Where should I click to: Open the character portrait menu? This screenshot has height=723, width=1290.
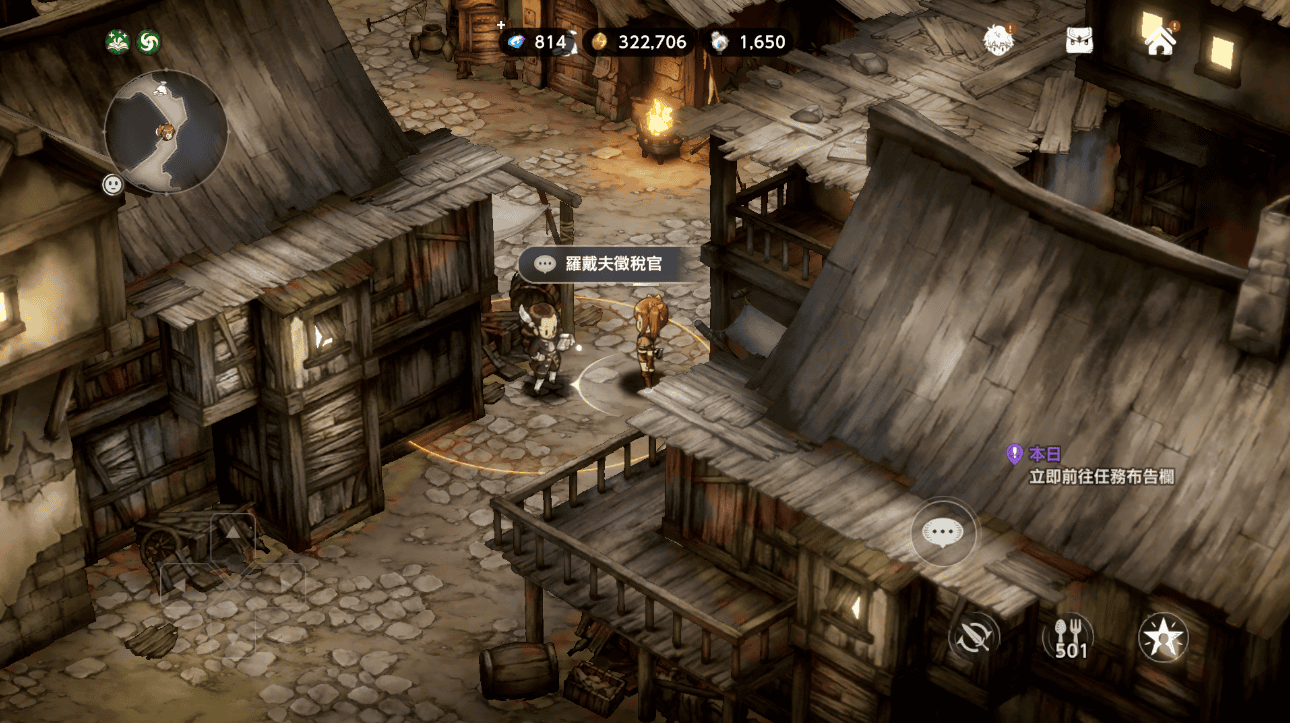(x=998, y=40)
